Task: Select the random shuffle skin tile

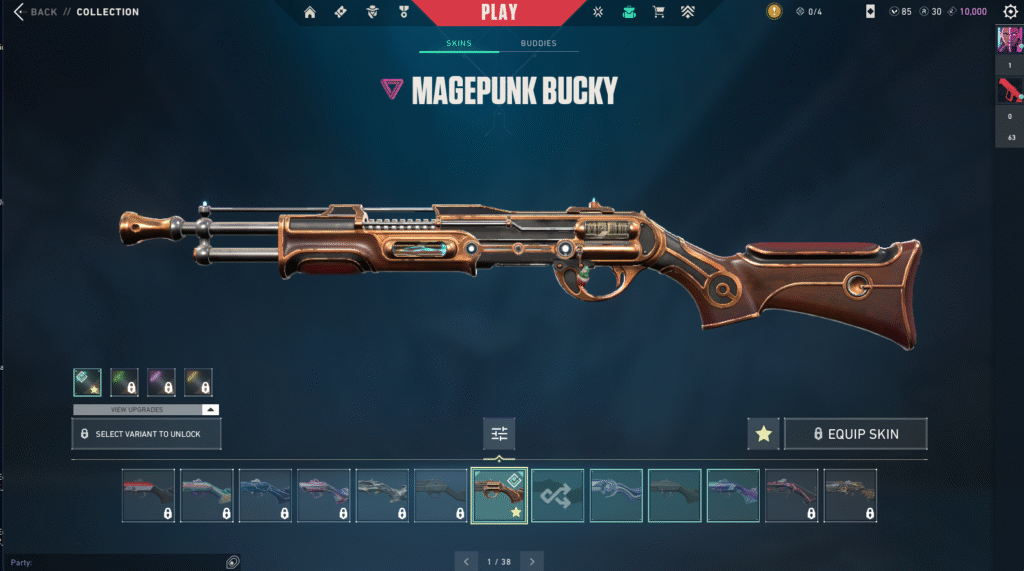Action: (557, 495)
